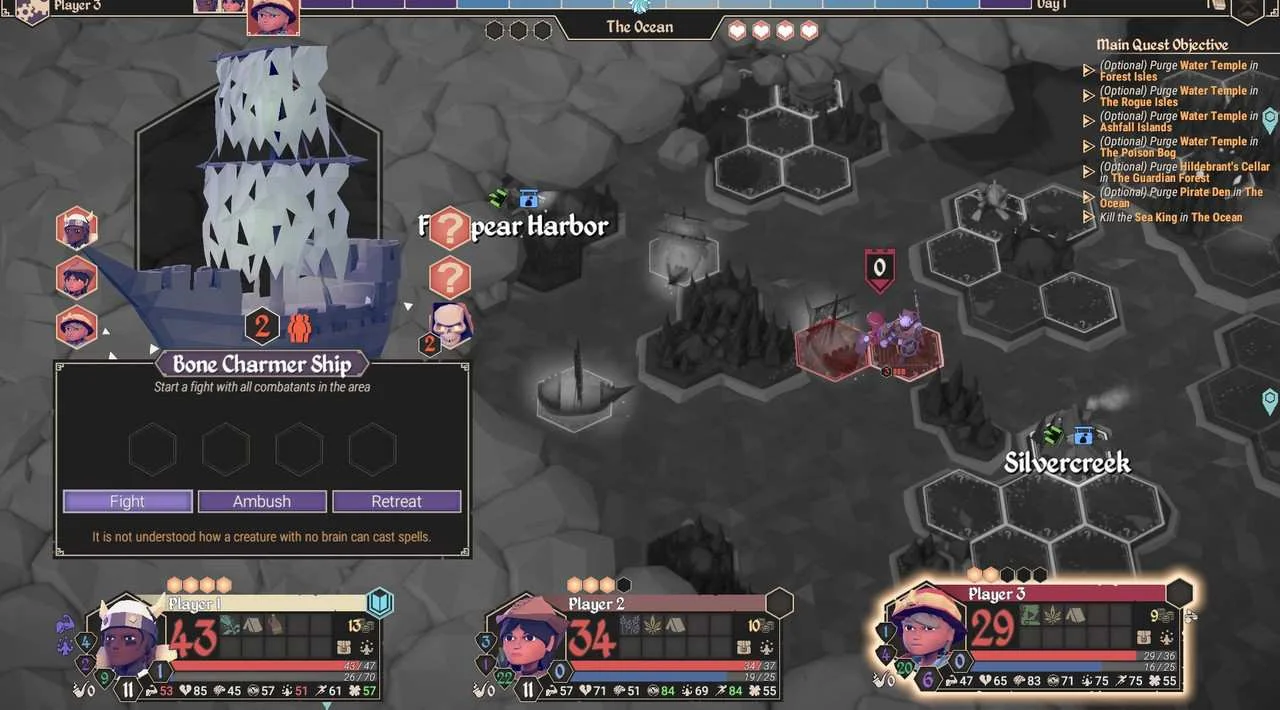Choose the Fight option
The image size is (1280, 710).
127,501
